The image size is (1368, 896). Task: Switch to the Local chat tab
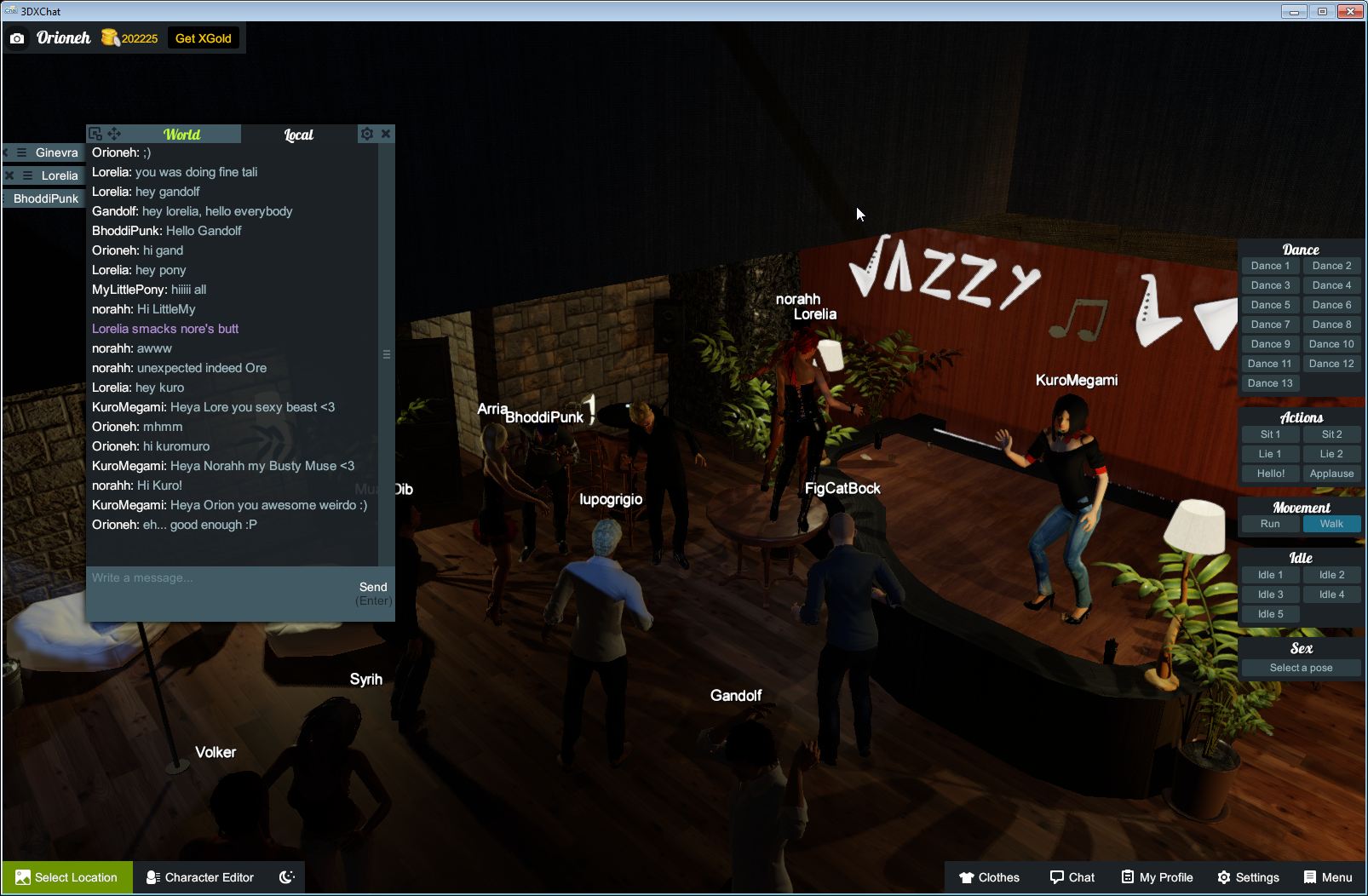coord(298,134)
